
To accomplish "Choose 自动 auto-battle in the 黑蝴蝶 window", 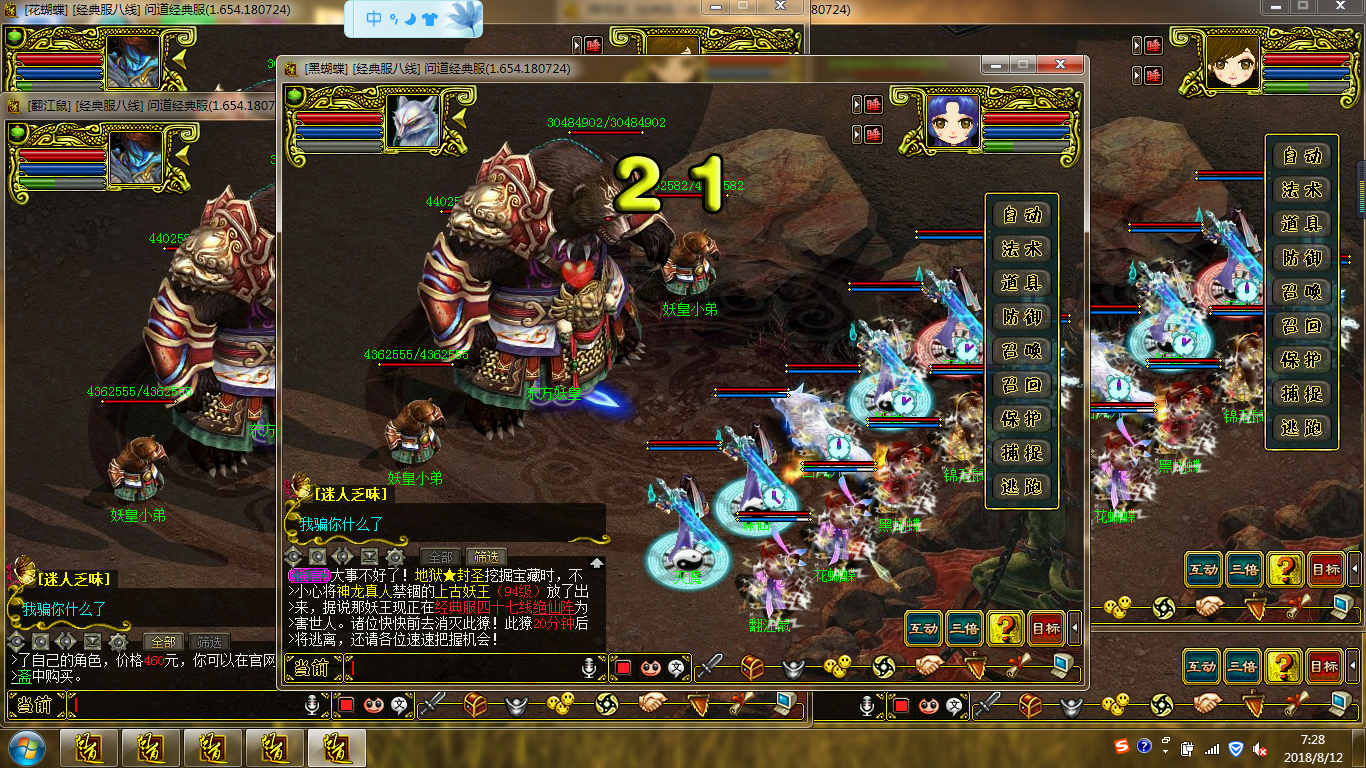I will tap(1022, 215).
